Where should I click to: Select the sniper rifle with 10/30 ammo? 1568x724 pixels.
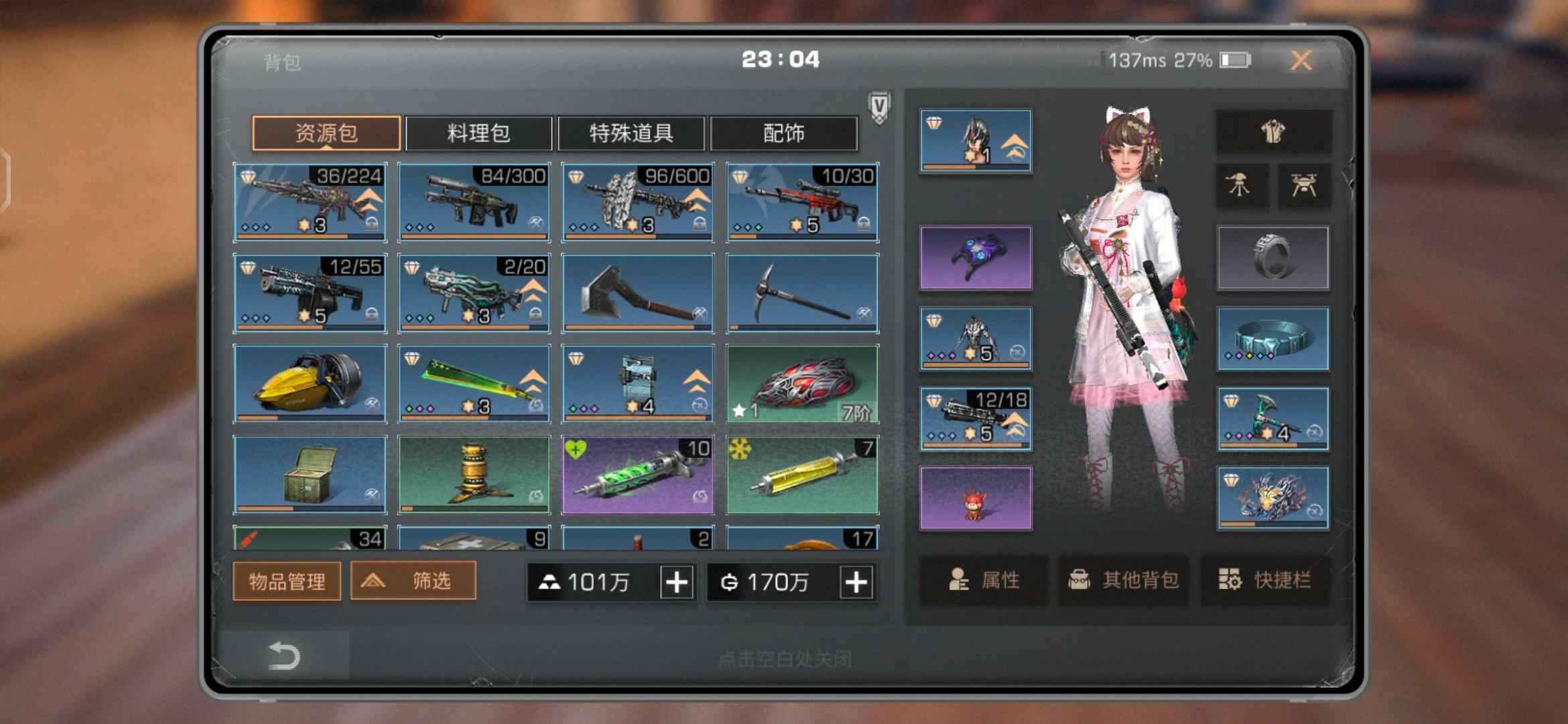pos(802,202)
